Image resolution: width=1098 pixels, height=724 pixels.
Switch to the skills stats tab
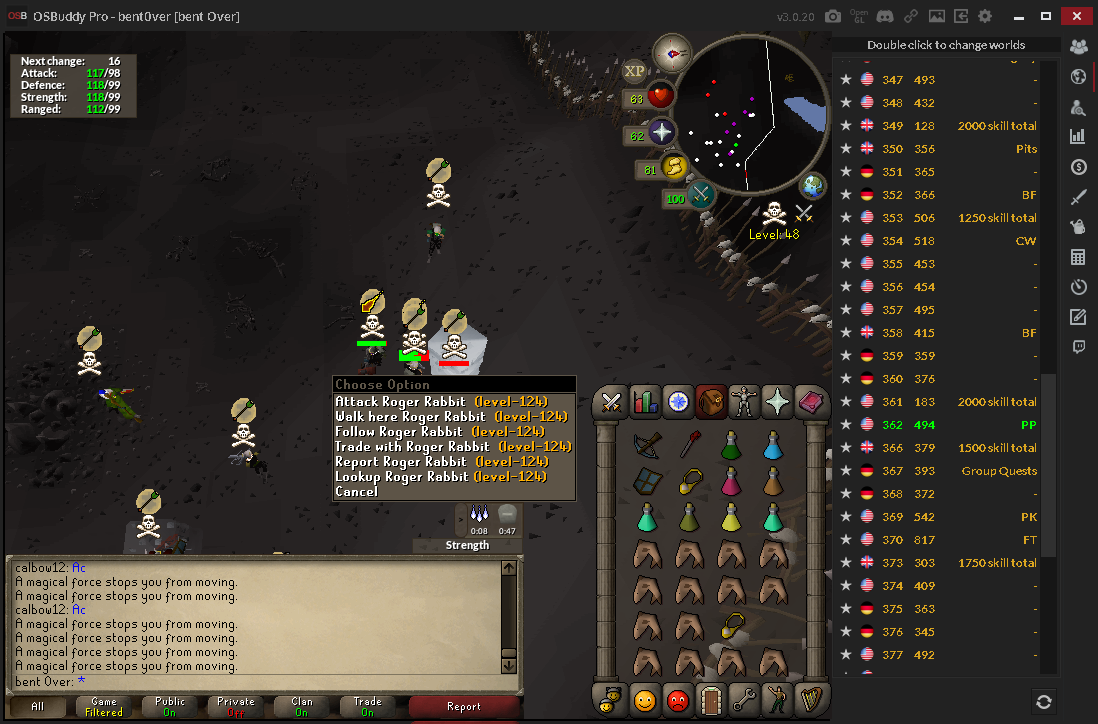(645, 402)
